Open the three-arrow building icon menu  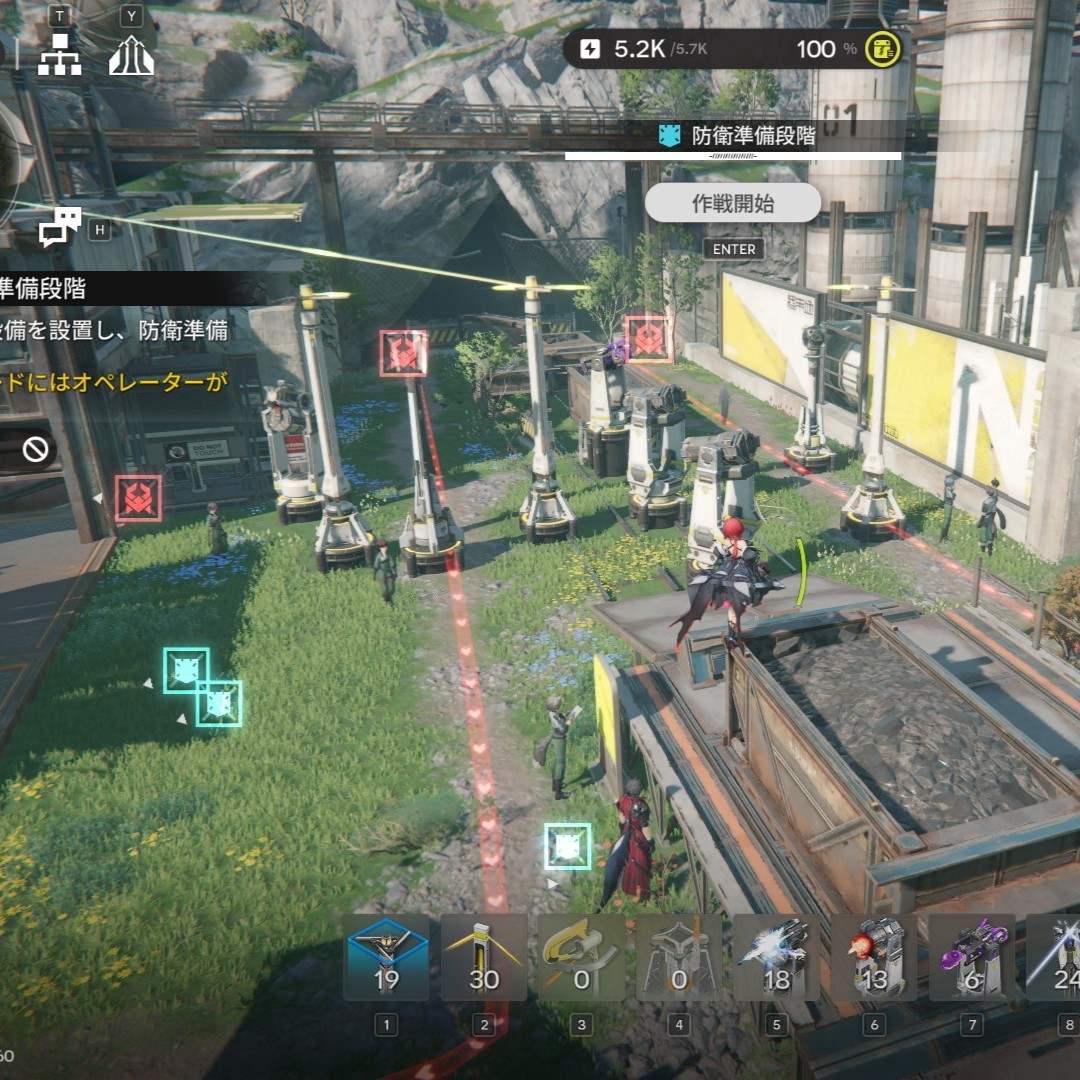132,57
